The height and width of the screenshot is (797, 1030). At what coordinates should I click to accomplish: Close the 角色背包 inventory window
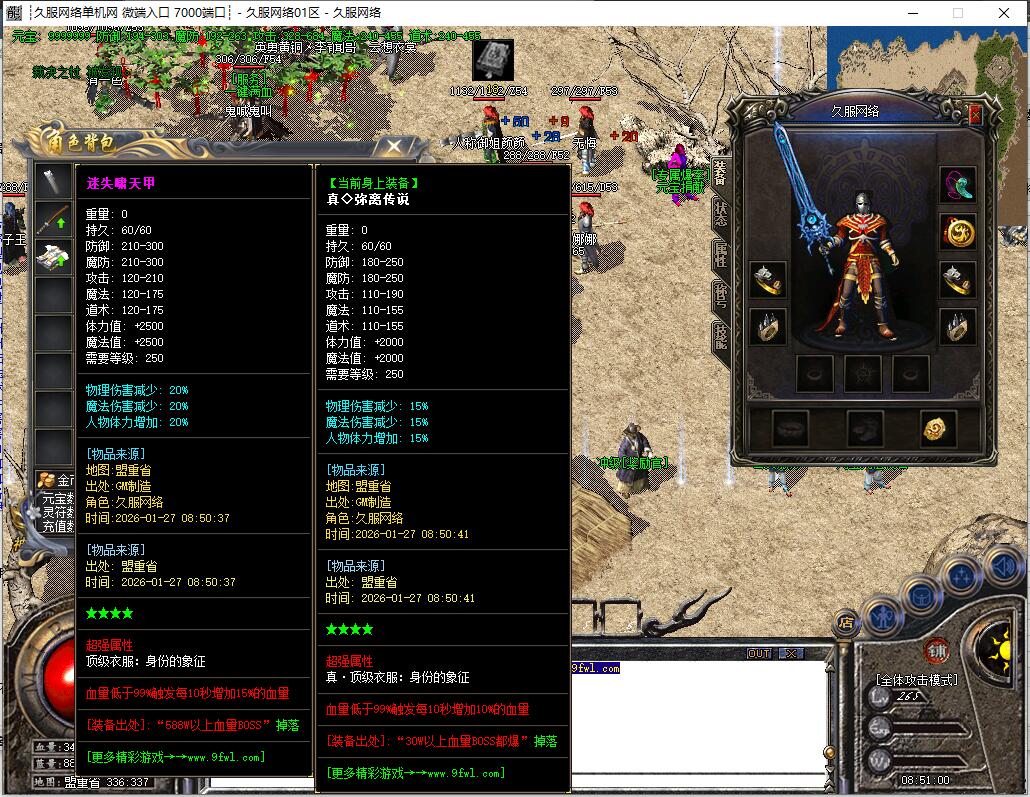point(395,148)
